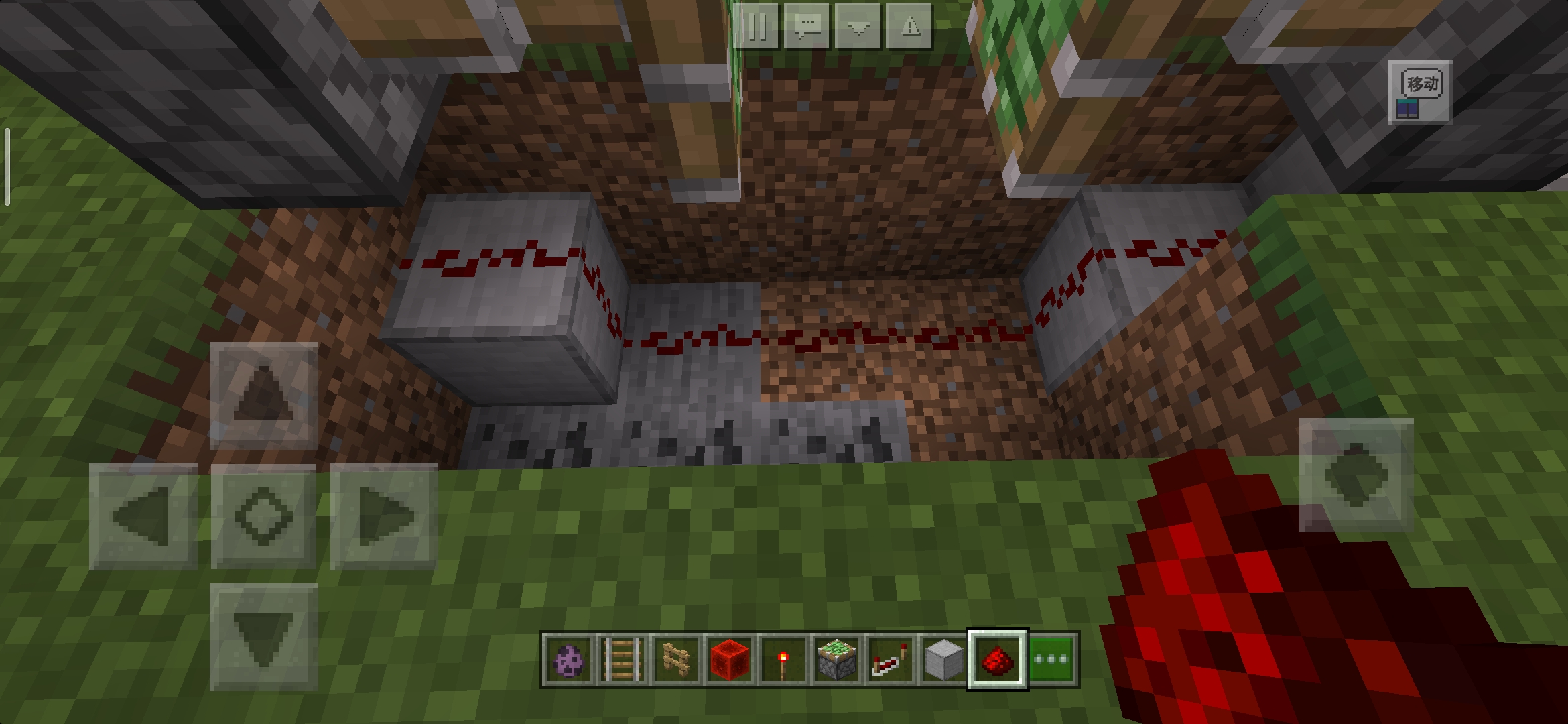This screenshot has height=724, width=1568.
Task: Tap the right arrow movement button
Action: click(x=384, y=516)
